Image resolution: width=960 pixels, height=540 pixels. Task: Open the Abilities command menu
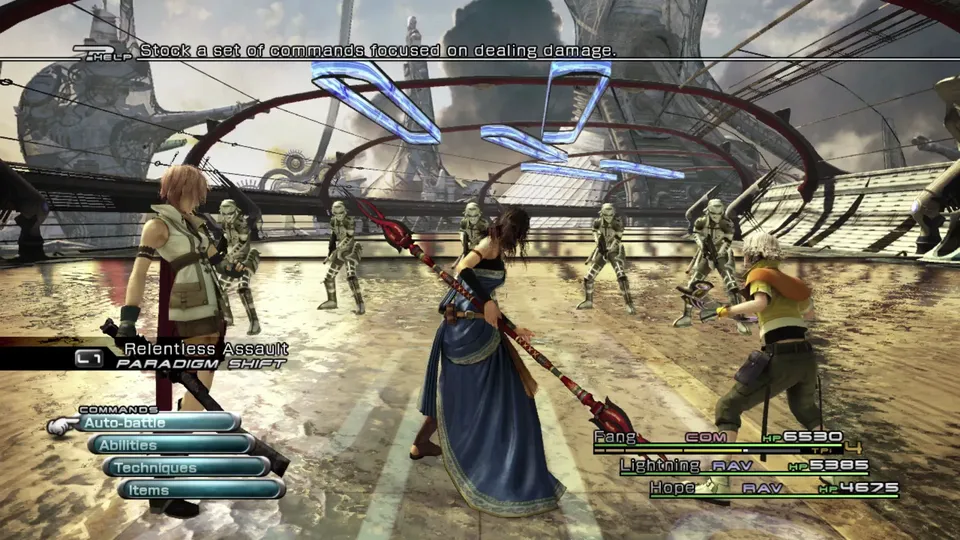pyautogui.click(x=170, y=445)
